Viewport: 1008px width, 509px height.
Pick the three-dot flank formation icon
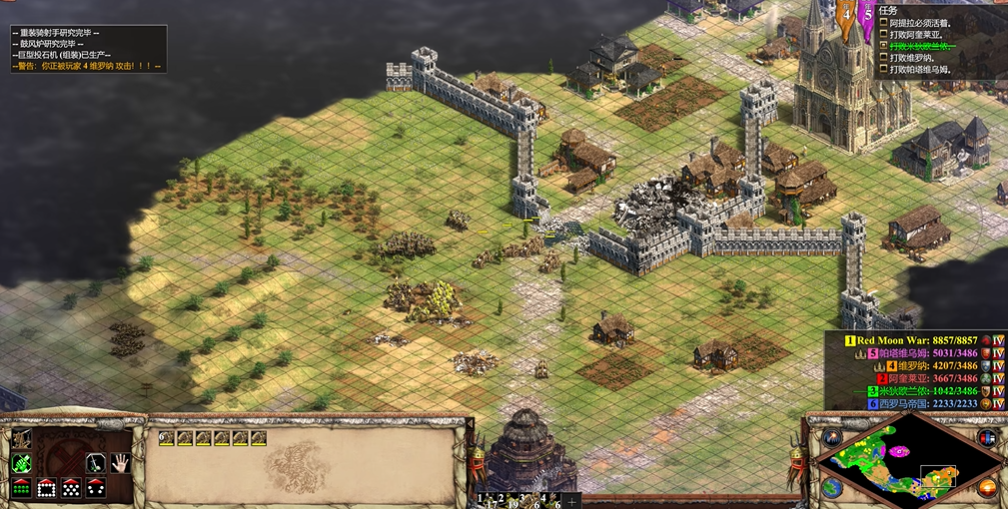pos(96,488)
